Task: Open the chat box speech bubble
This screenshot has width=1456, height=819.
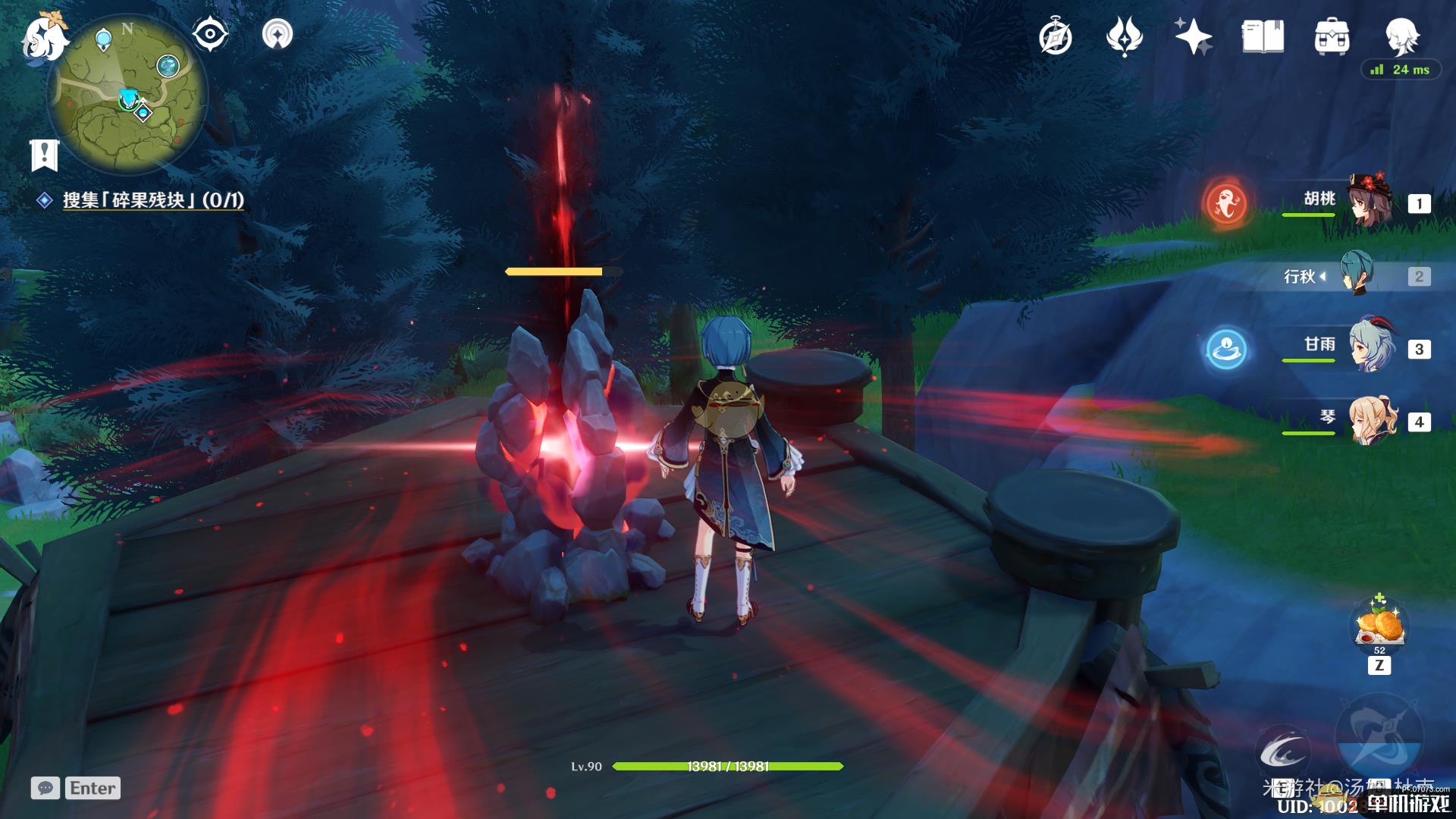Action: pos(45,788)
